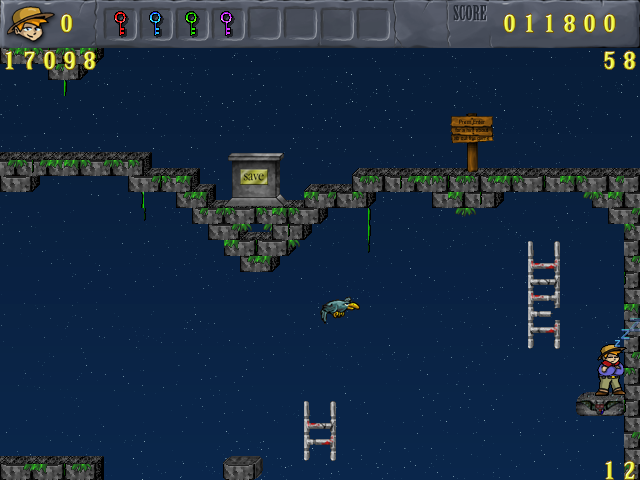Click the explorer portrait lives icon
640x480 pixels.
click(29, 22)
